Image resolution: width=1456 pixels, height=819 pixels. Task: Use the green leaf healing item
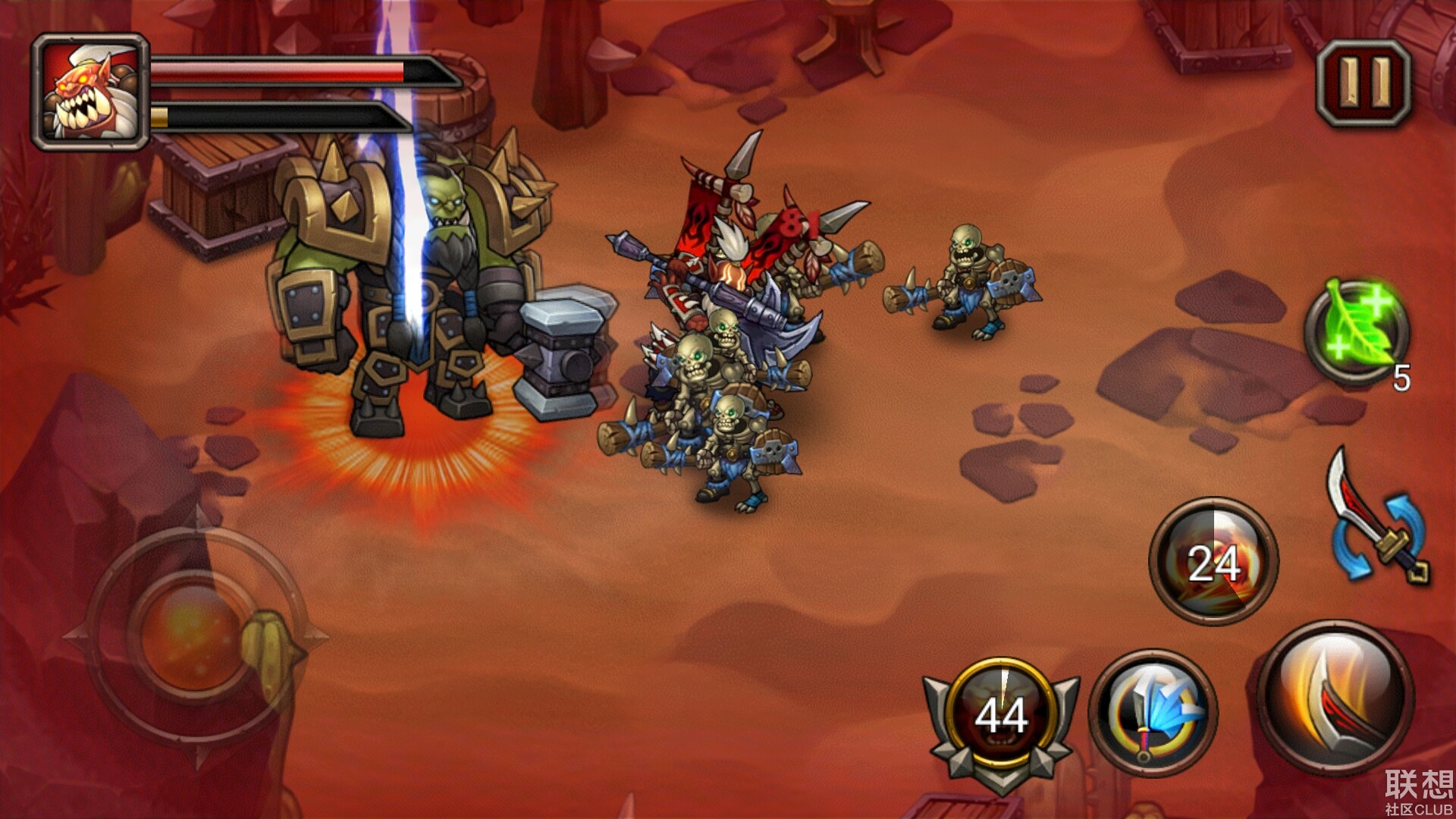tap(1357, 331)
